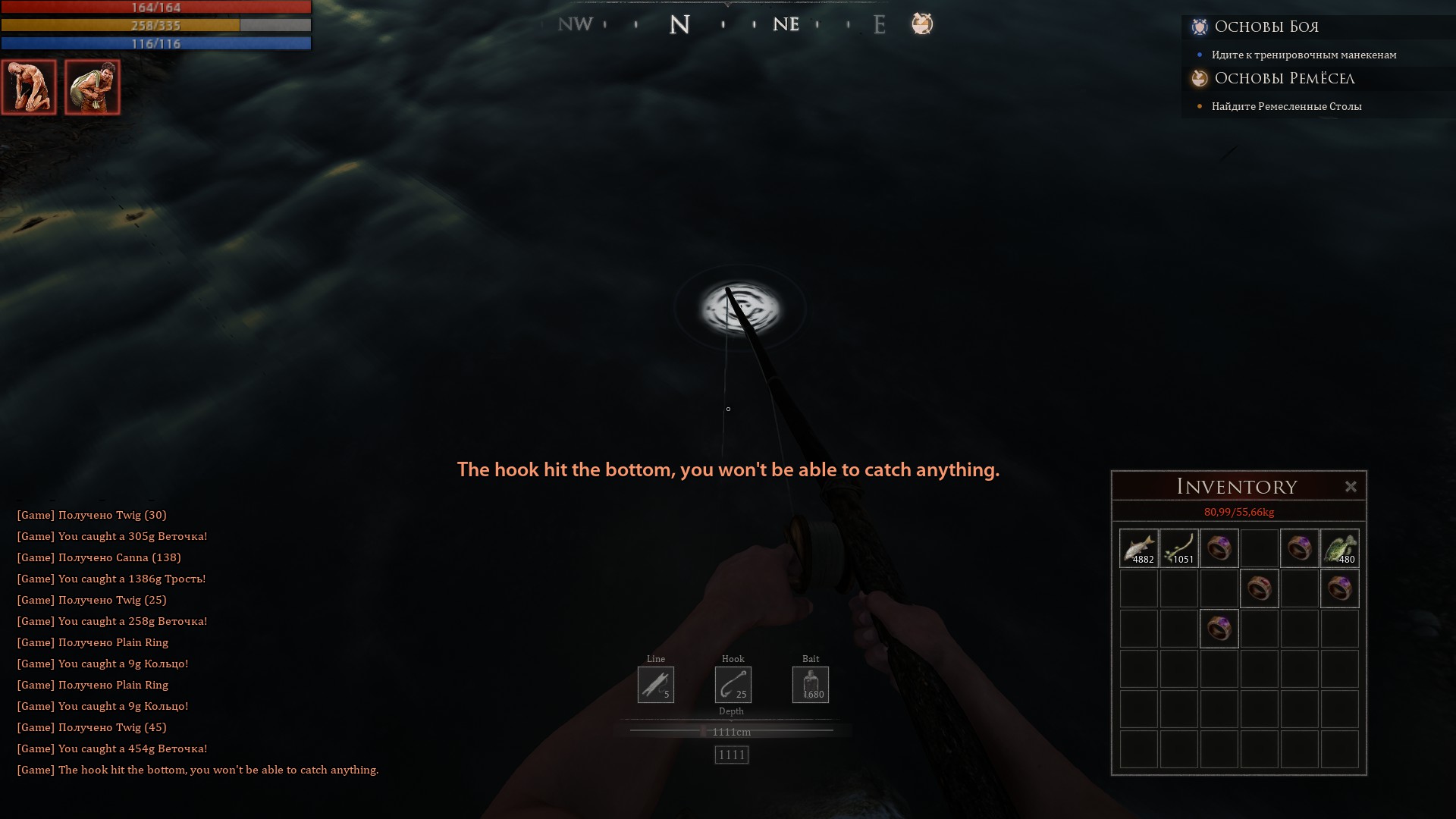Pick the twig stack of 1051
Screen dimensions: 1456x819
coord(1178,548)
